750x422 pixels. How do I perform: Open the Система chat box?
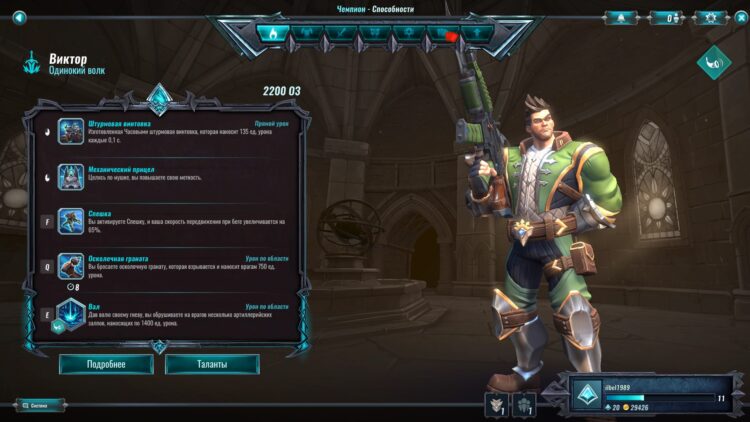(40, 405)
